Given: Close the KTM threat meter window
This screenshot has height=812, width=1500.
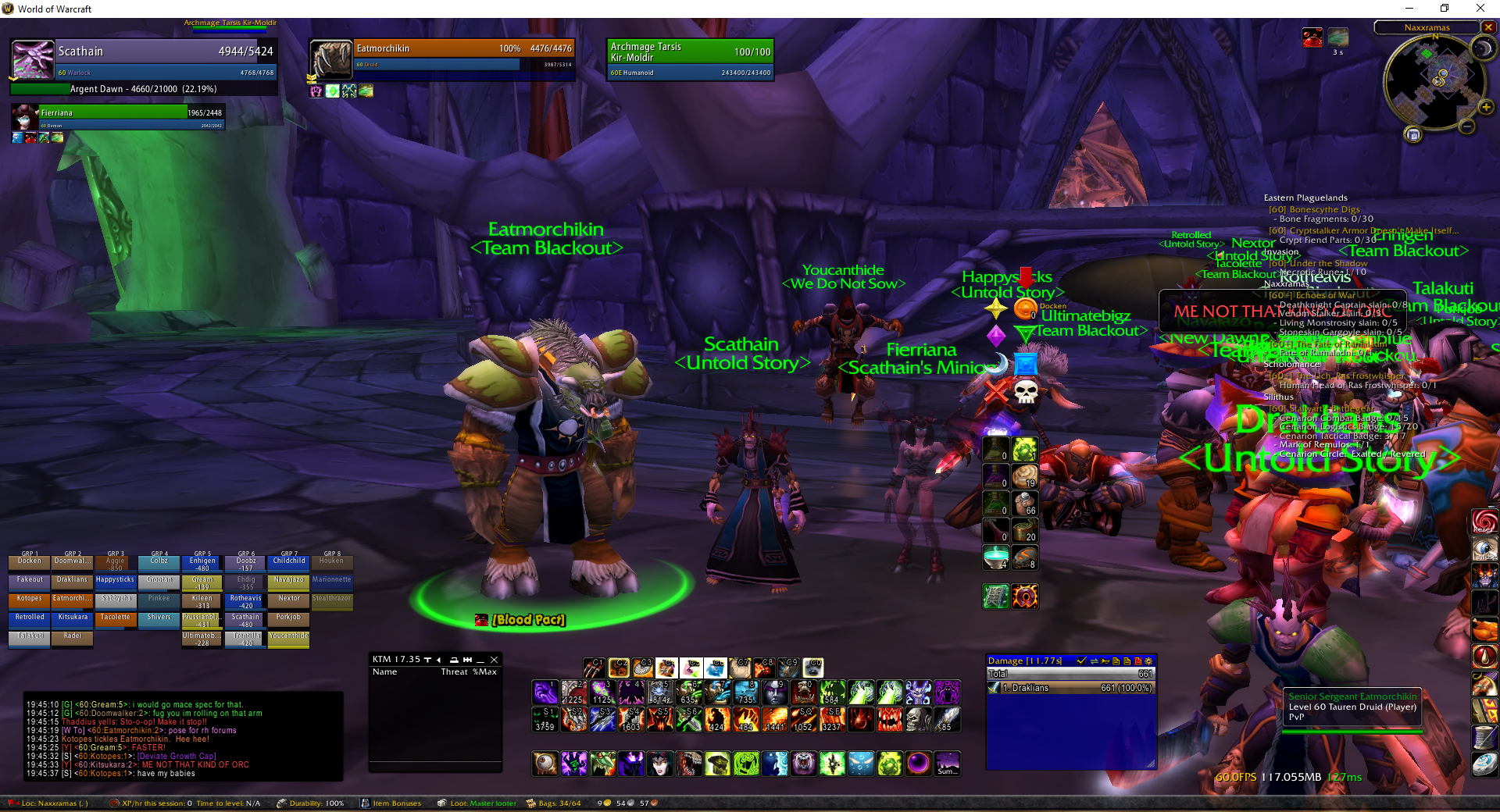Looking at the screenshot, I should [494, 660].
